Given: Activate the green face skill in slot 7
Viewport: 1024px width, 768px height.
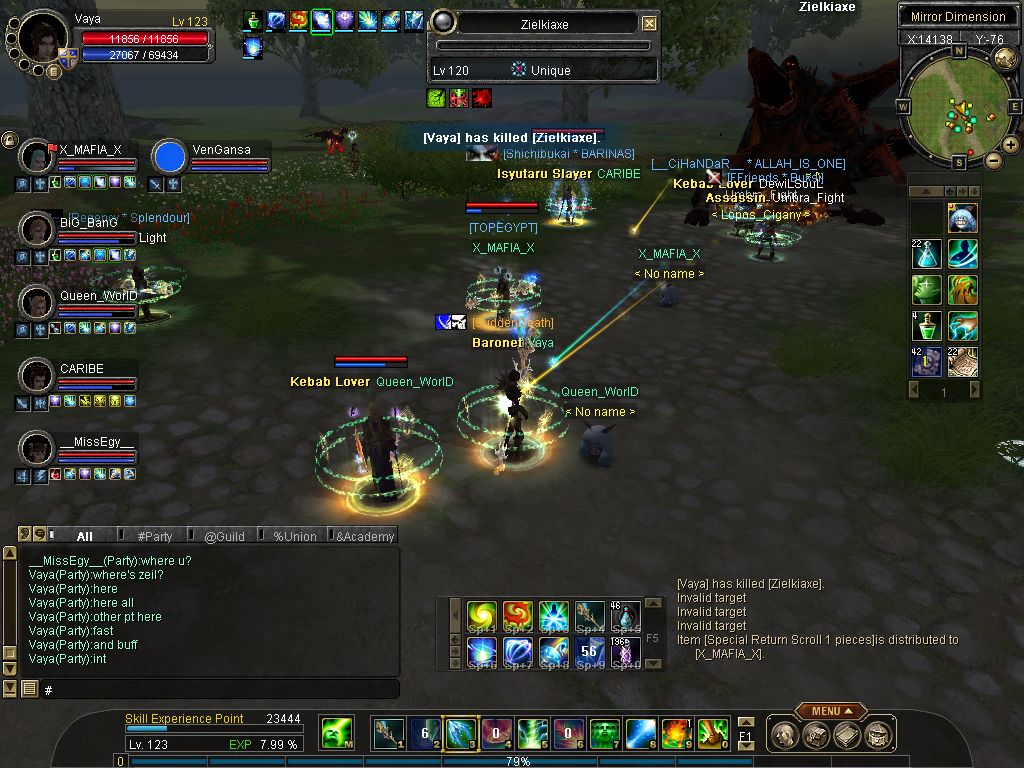Looking at the screenshot, I should [x=604, y=735].
